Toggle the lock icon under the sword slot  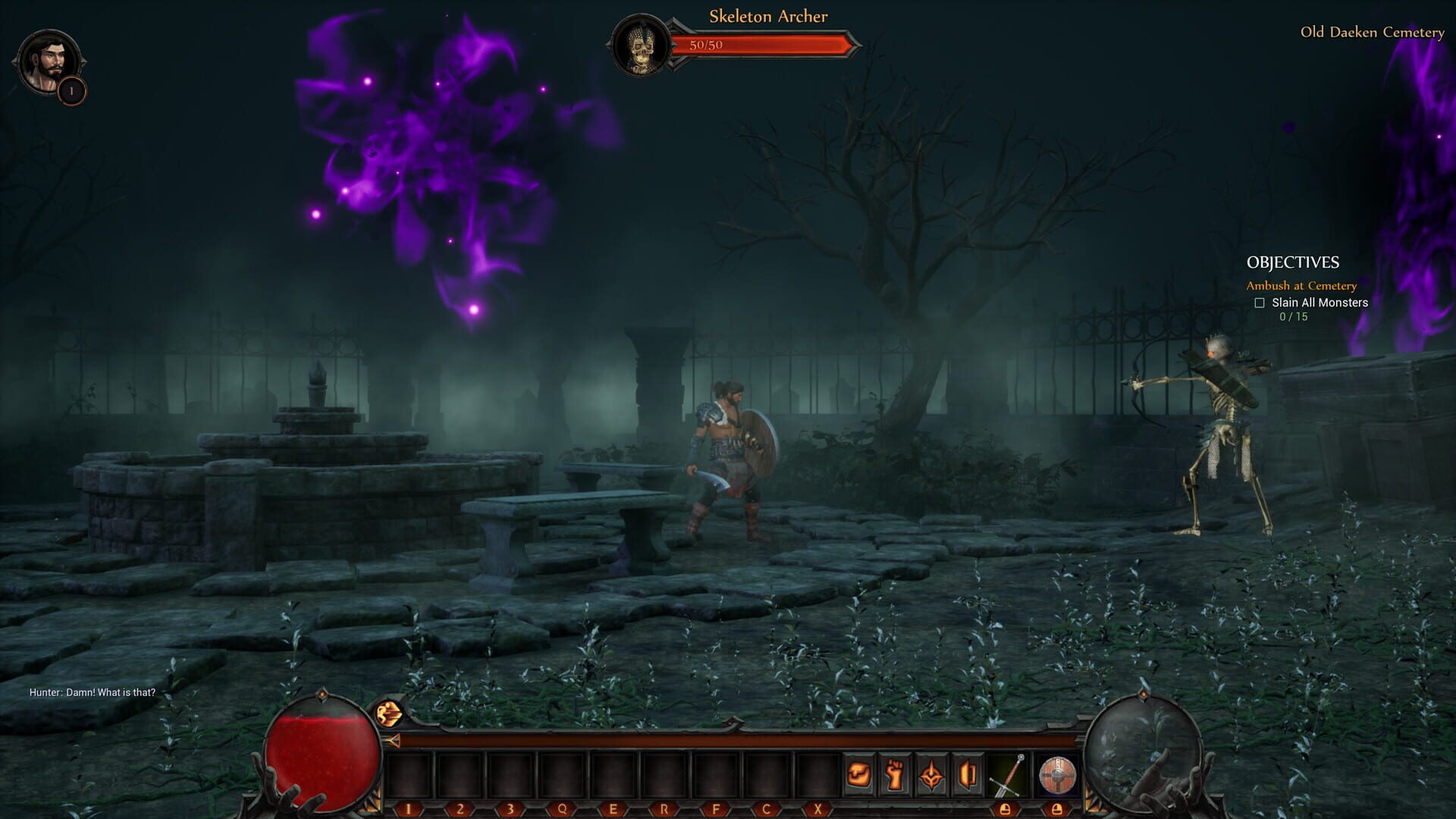1006,810
